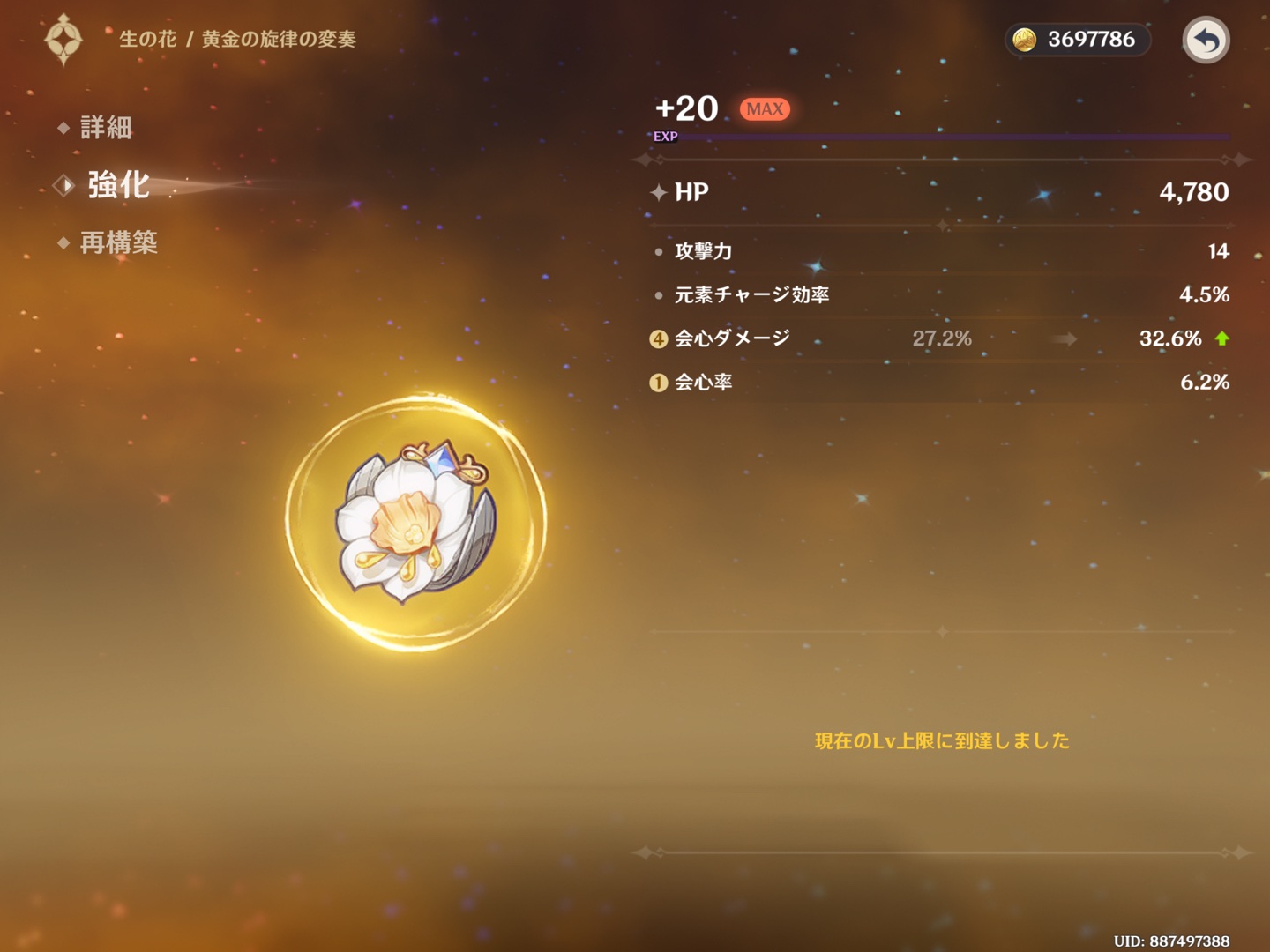Screen dimensions: 1270x952
Task: Click the back arrow button
Action: click(1206, 40)
